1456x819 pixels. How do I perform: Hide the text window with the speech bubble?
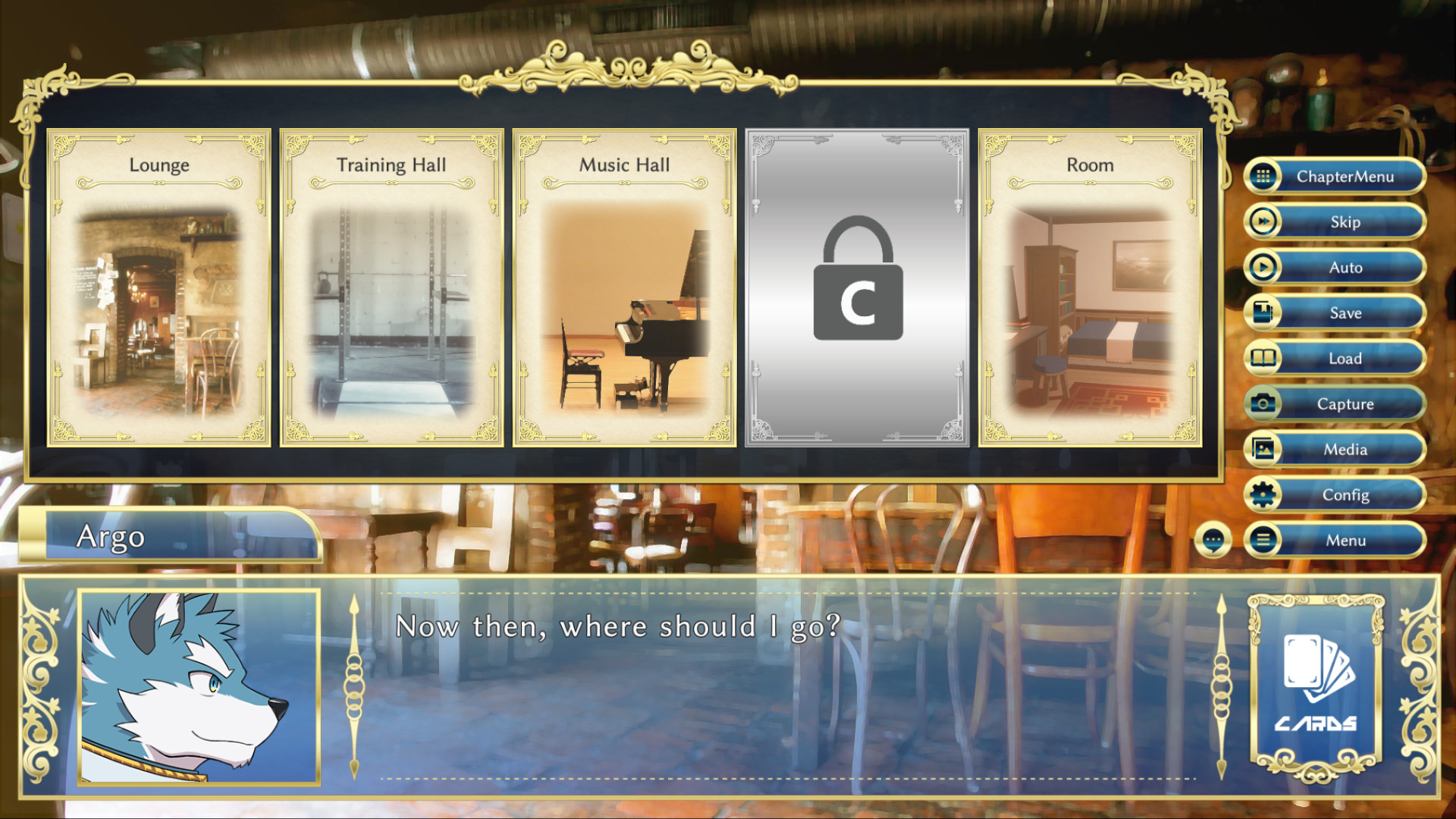[1214, 540]
